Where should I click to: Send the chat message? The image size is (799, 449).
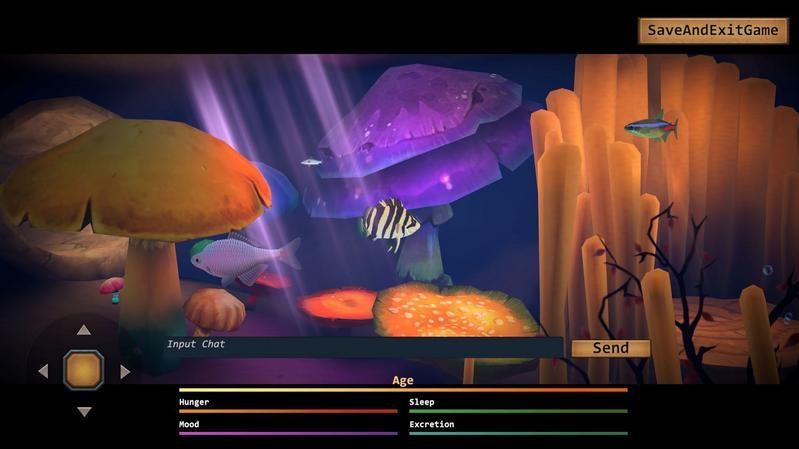click(x=610, y=348)
